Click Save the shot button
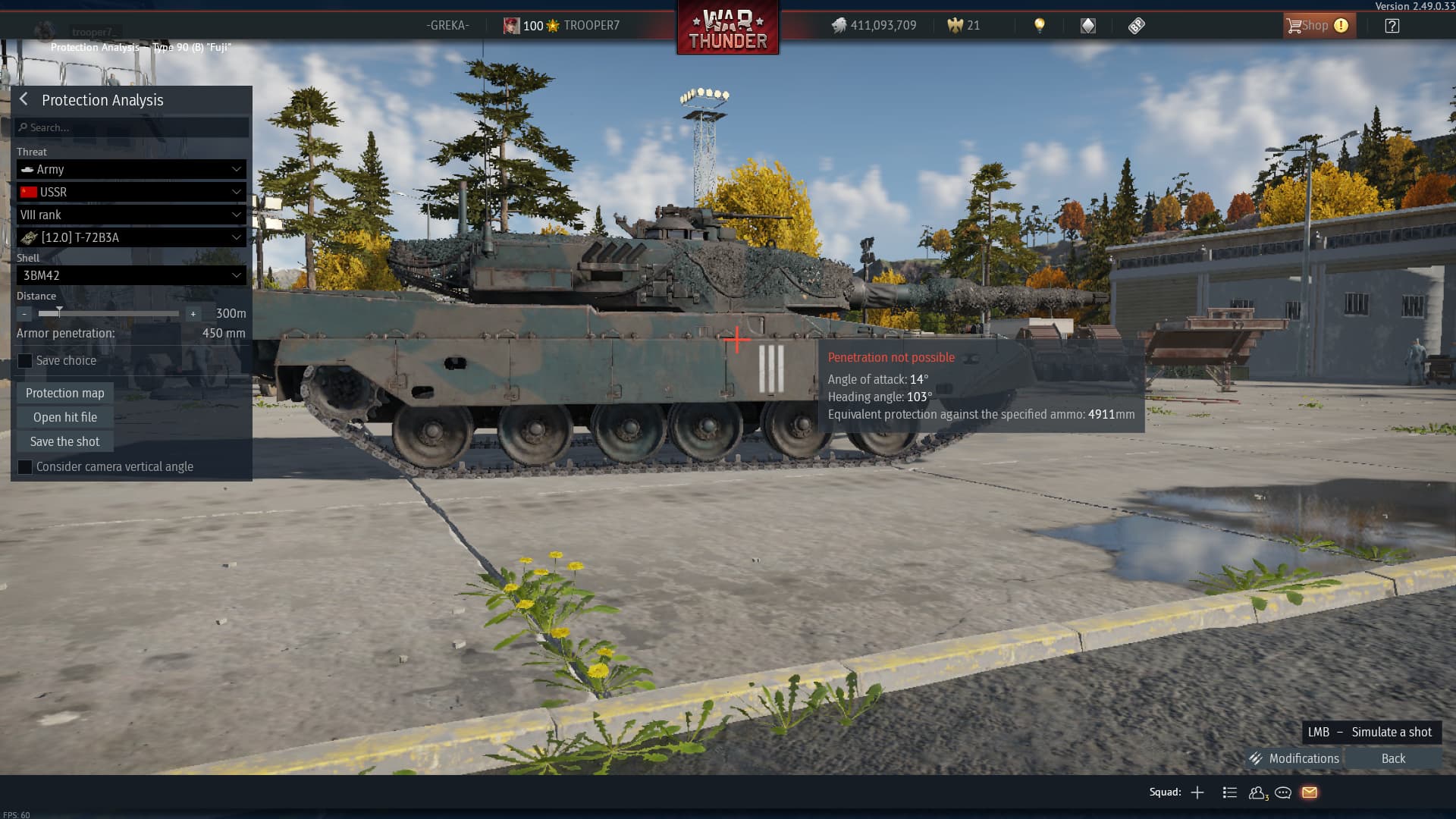1456x819 pixels. [65, 441]
